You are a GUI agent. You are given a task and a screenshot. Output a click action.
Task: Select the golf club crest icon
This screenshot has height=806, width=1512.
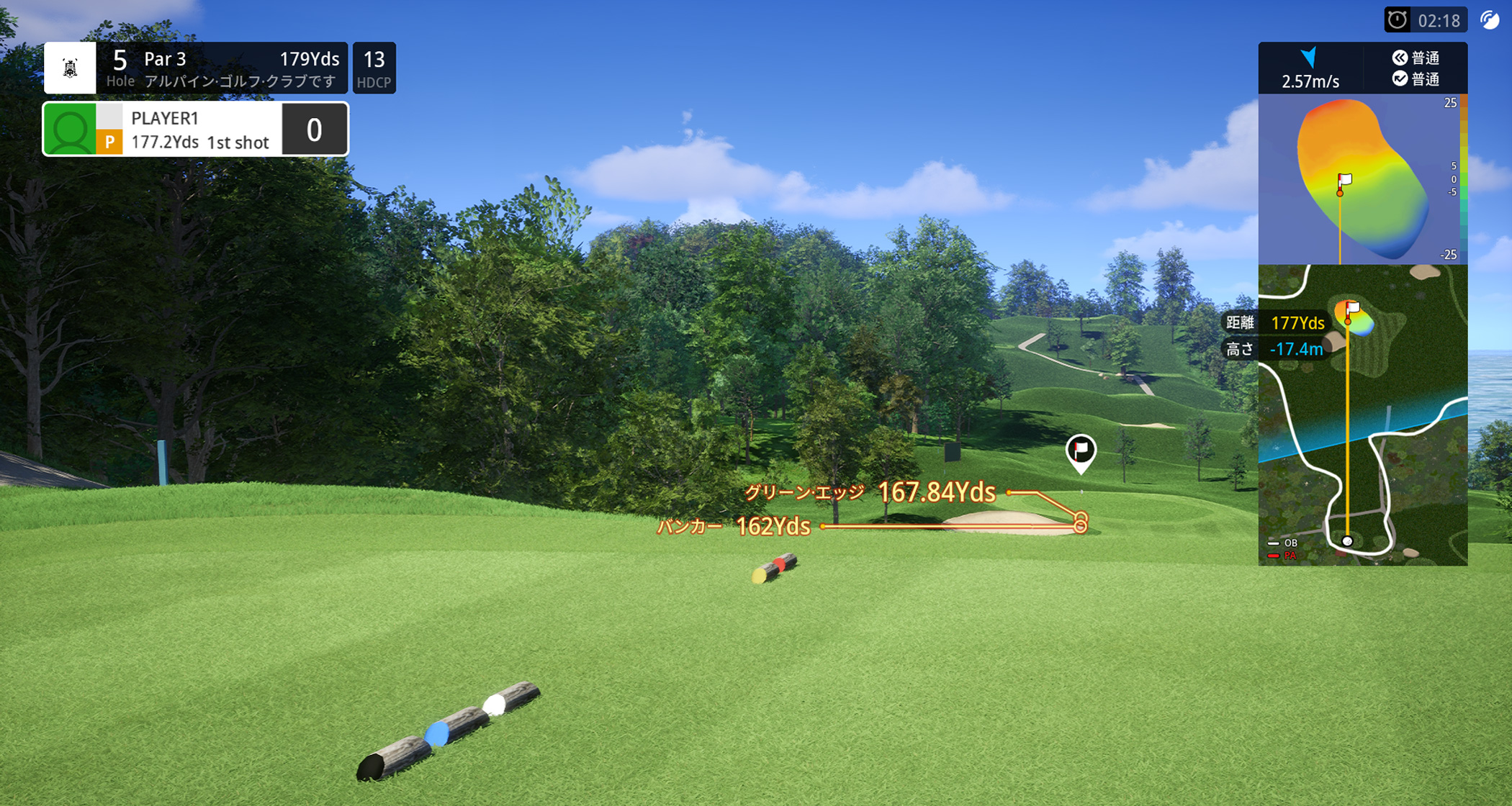pyautogui.click(x=70, y=68)
